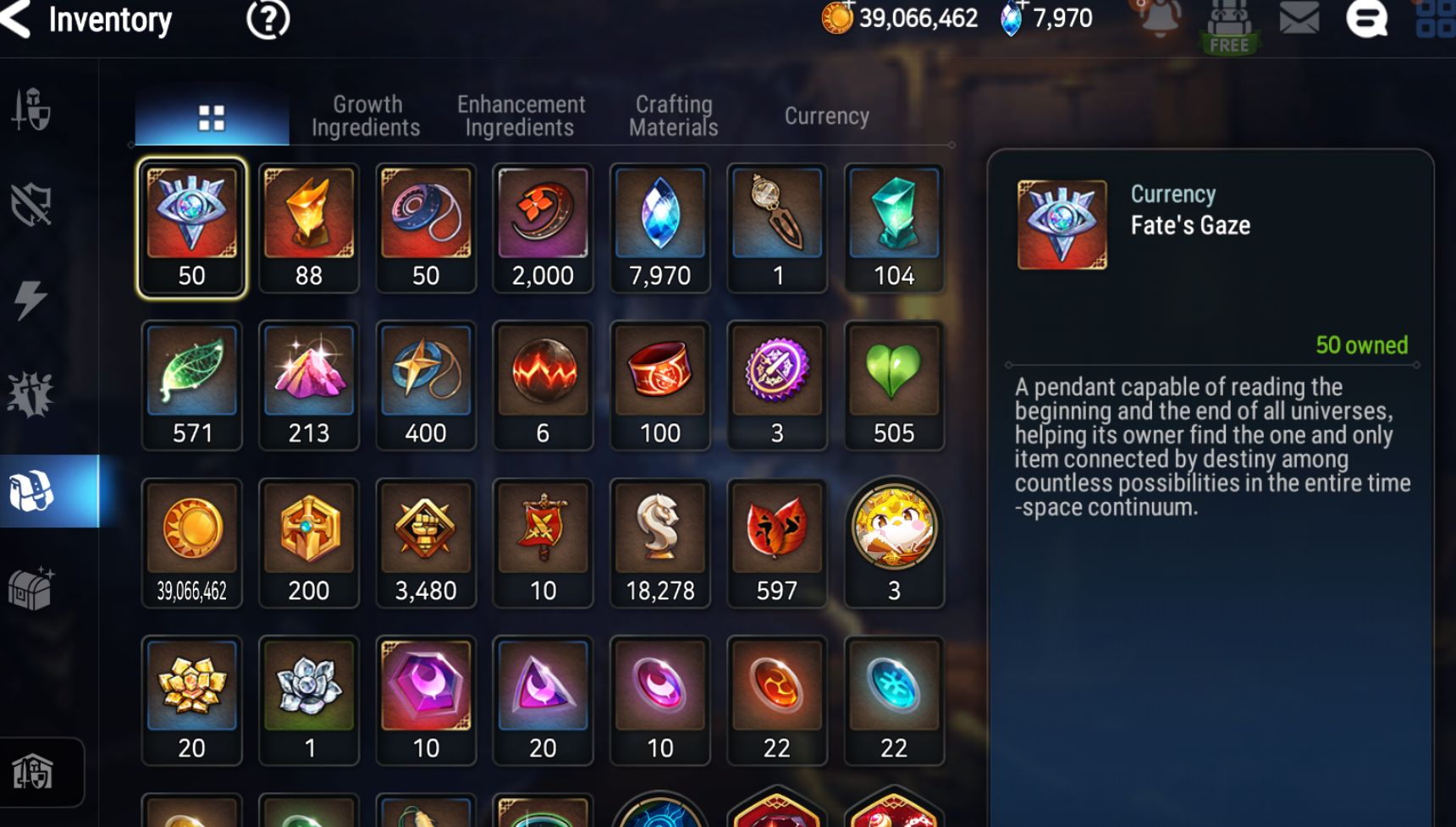
Task: Select the gold coin slot showing 39,066,462
Action: click(192, 543)
